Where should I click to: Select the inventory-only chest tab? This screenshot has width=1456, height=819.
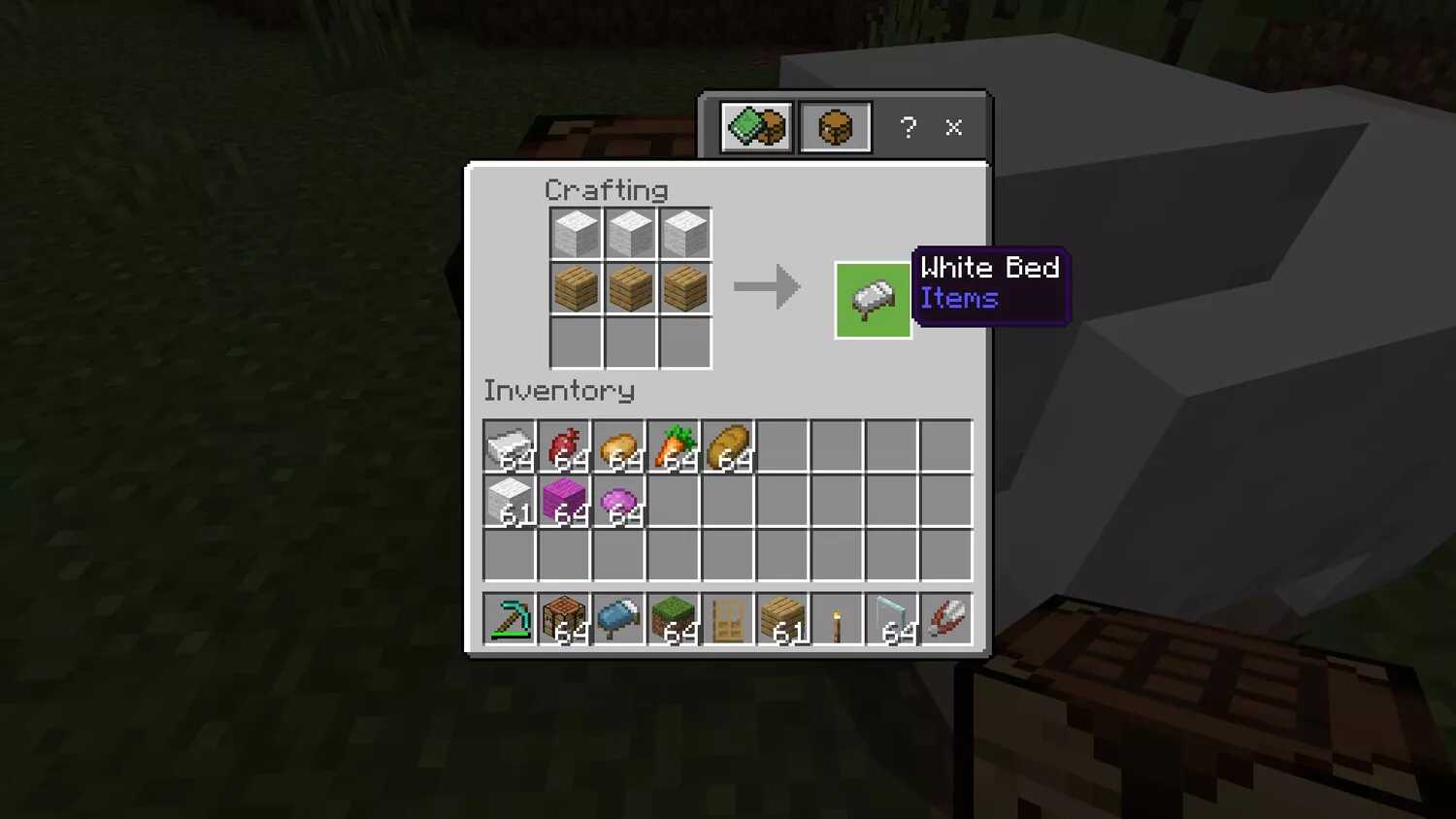click(835, 127)
